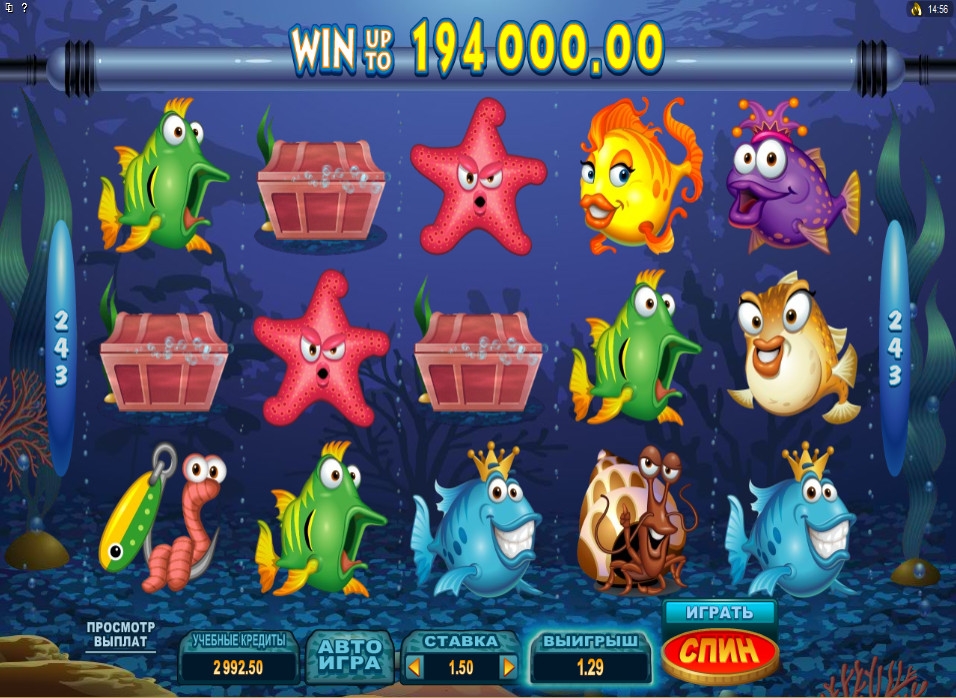Viewport: 956px width, 698px height.
Task: Open the АВТО ИГРА autoplay options
Action: [349, 656]
